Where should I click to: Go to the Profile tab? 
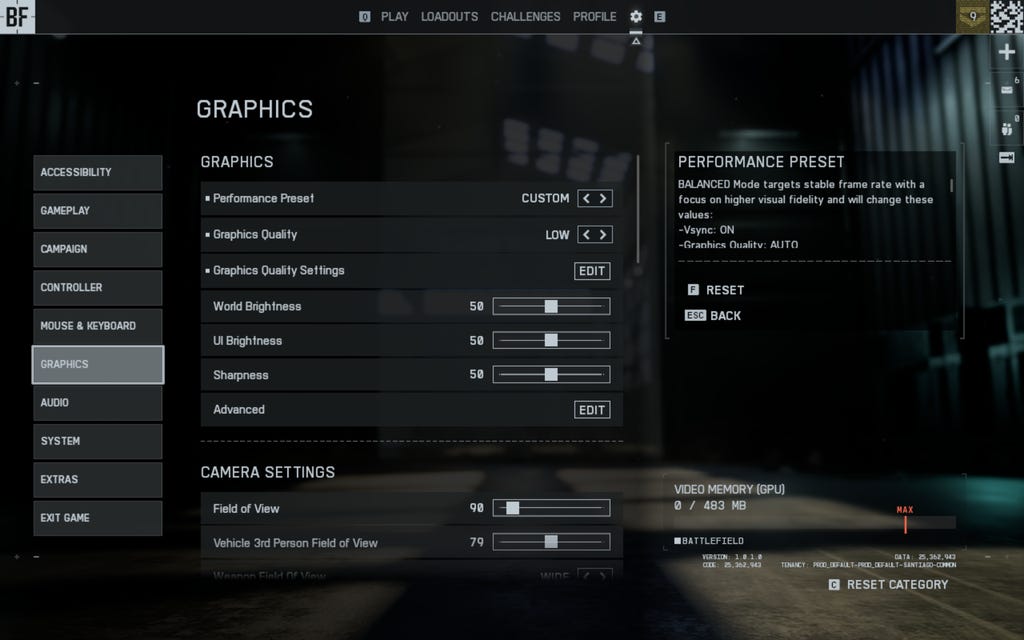[594, 17]
